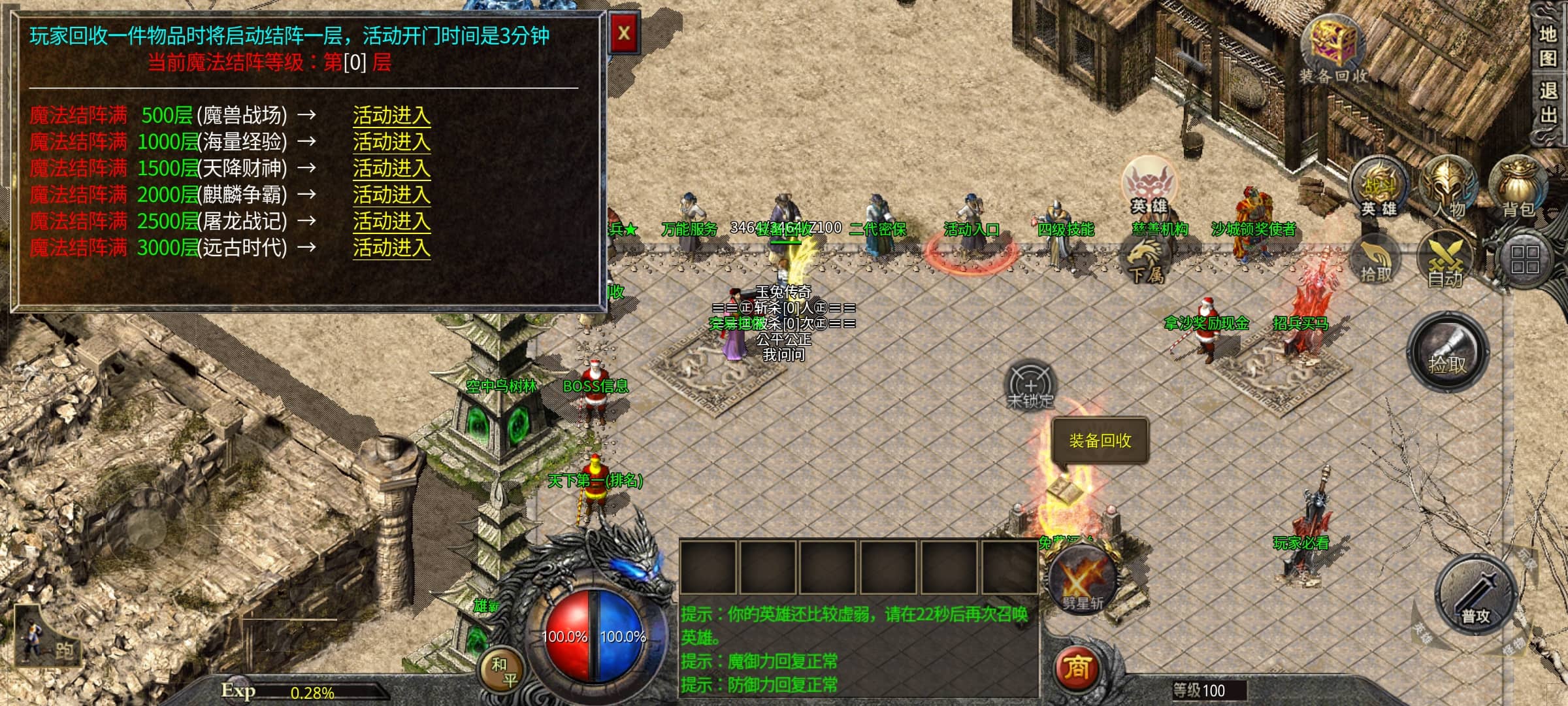Close the magic formation dialog
The width and height of the screenshot is (1568, 706).
pyautogui.click(x=624, y=33)
